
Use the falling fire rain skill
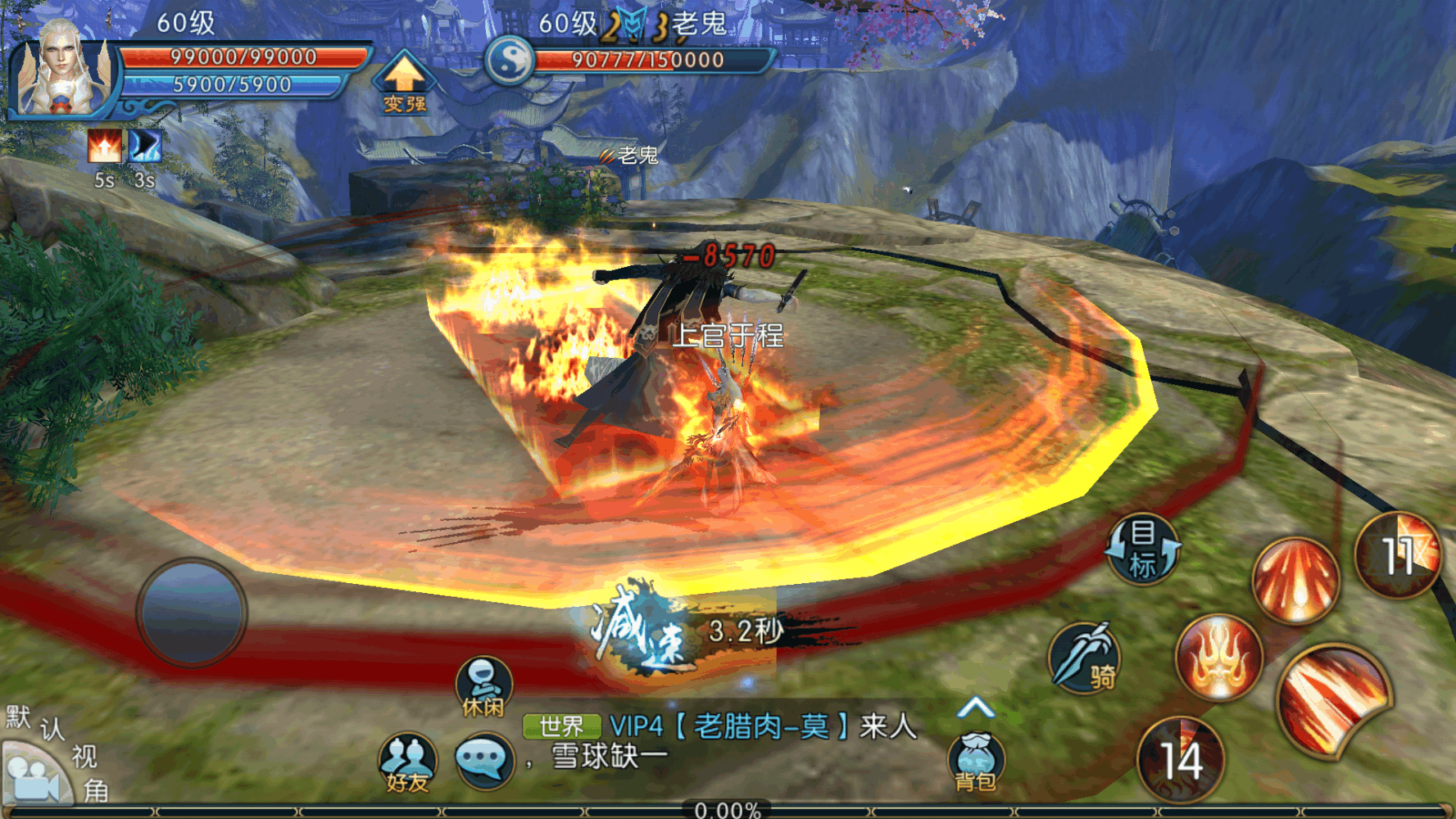pos(1295,579)
